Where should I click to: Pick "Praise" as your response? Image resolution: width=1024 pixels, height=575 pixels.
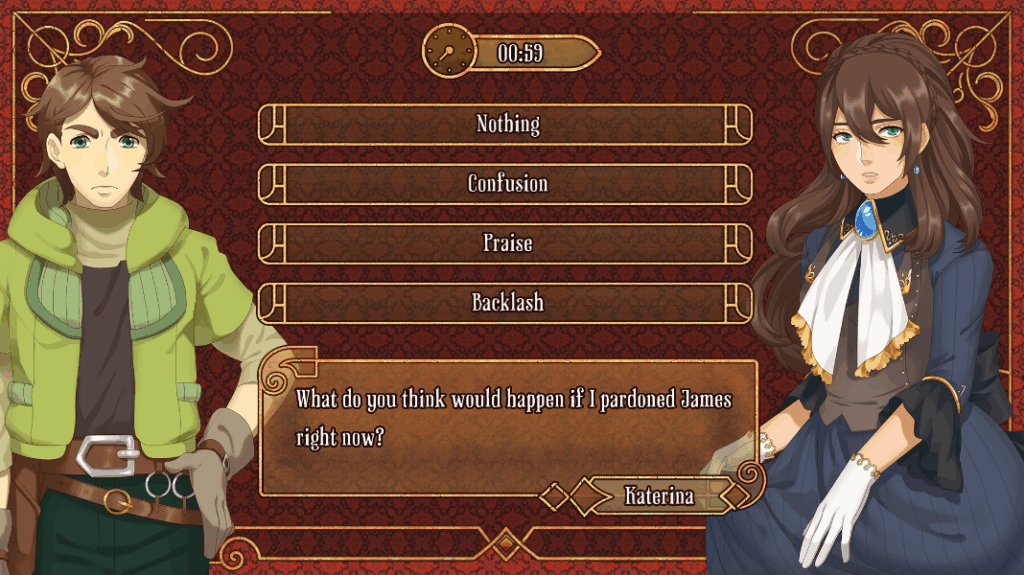pyautogui.click(x=507, y=244)
